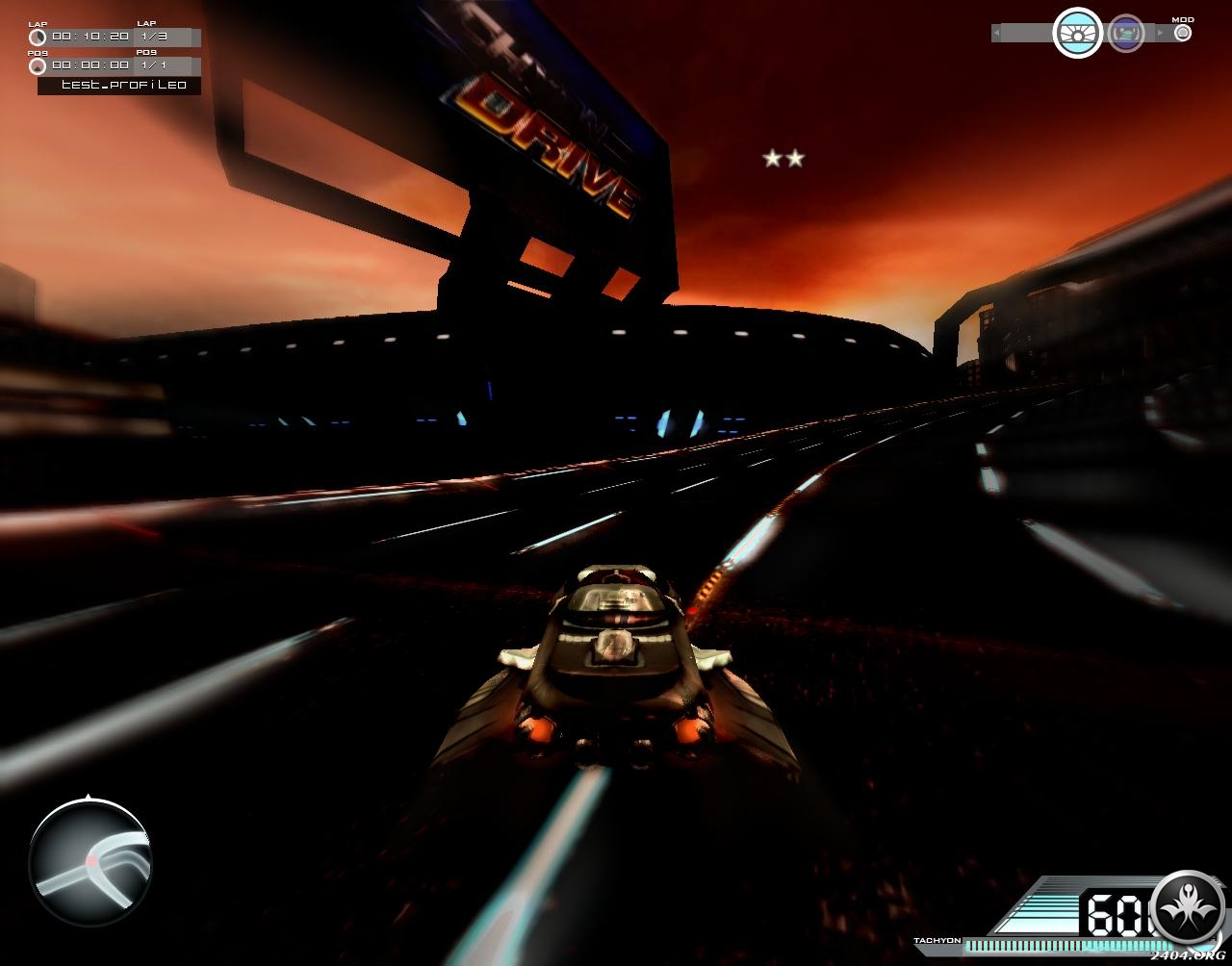The image size is (1232, 966).
Task: Select the test_profile player name tag
Action: pos(120,86)
